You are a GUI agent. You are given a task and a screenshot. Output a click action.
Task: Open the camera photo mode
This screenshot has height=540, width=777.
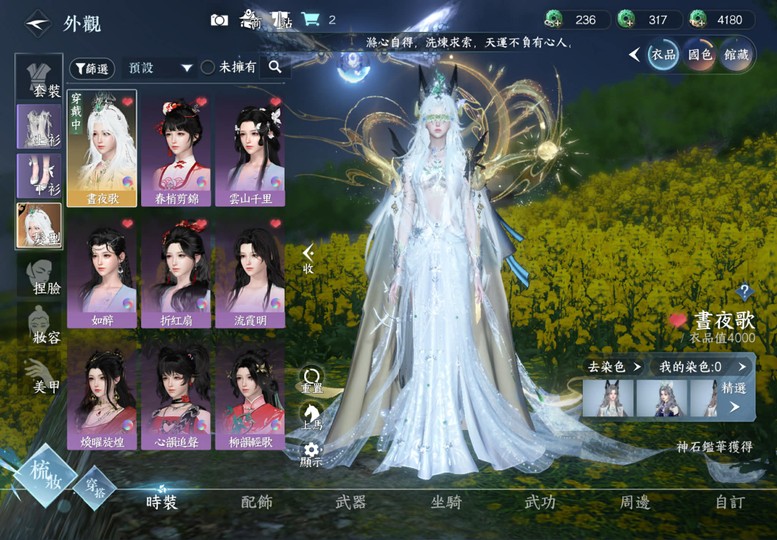coord(219,20)
